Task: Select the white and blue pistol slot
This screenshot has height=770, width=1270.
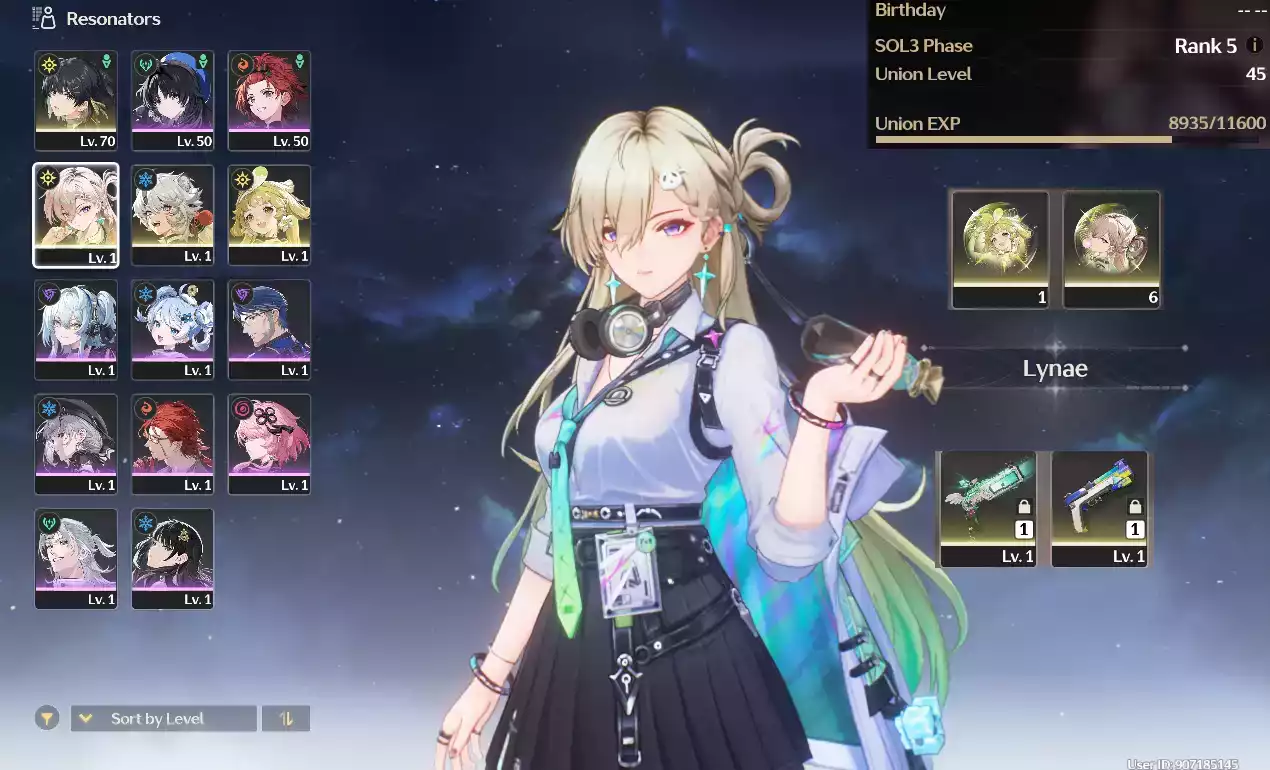Action: [x=1099, y=508]
